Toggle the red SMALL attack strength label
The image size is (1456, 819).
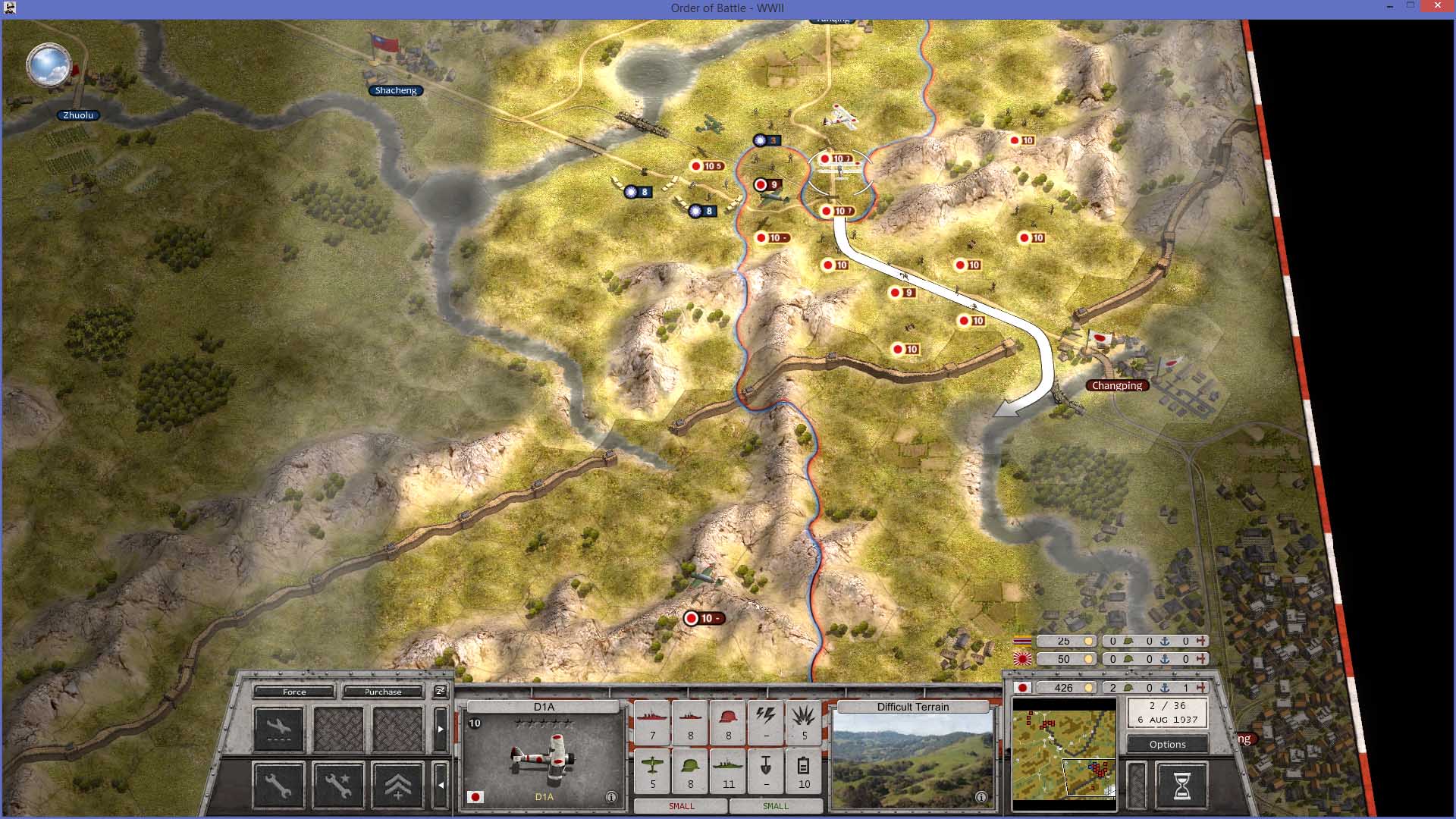(681, 806)
